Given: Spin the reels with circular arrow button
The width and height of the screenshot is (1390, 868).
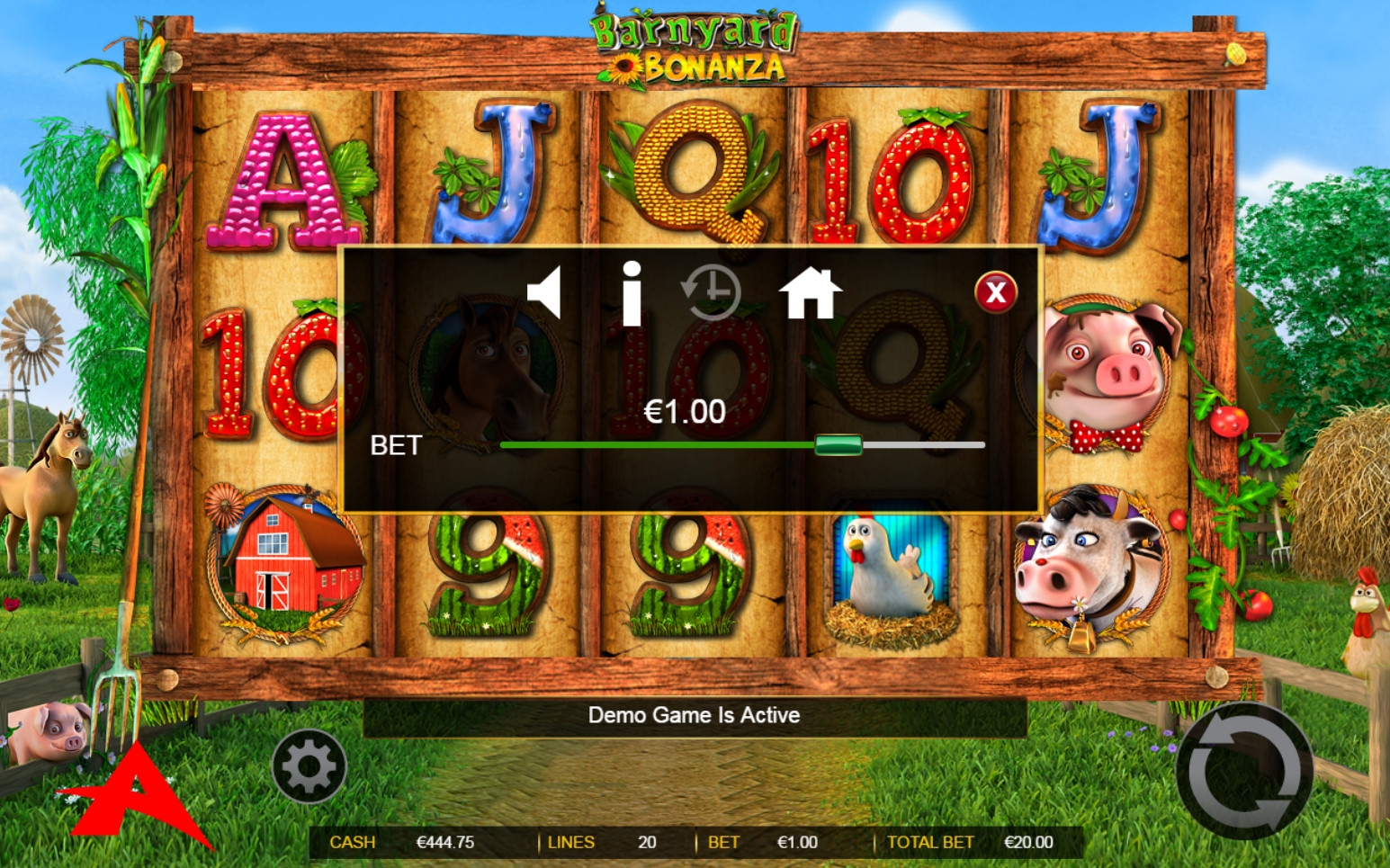Looking at the screenshot, I should coord(1244,771).
